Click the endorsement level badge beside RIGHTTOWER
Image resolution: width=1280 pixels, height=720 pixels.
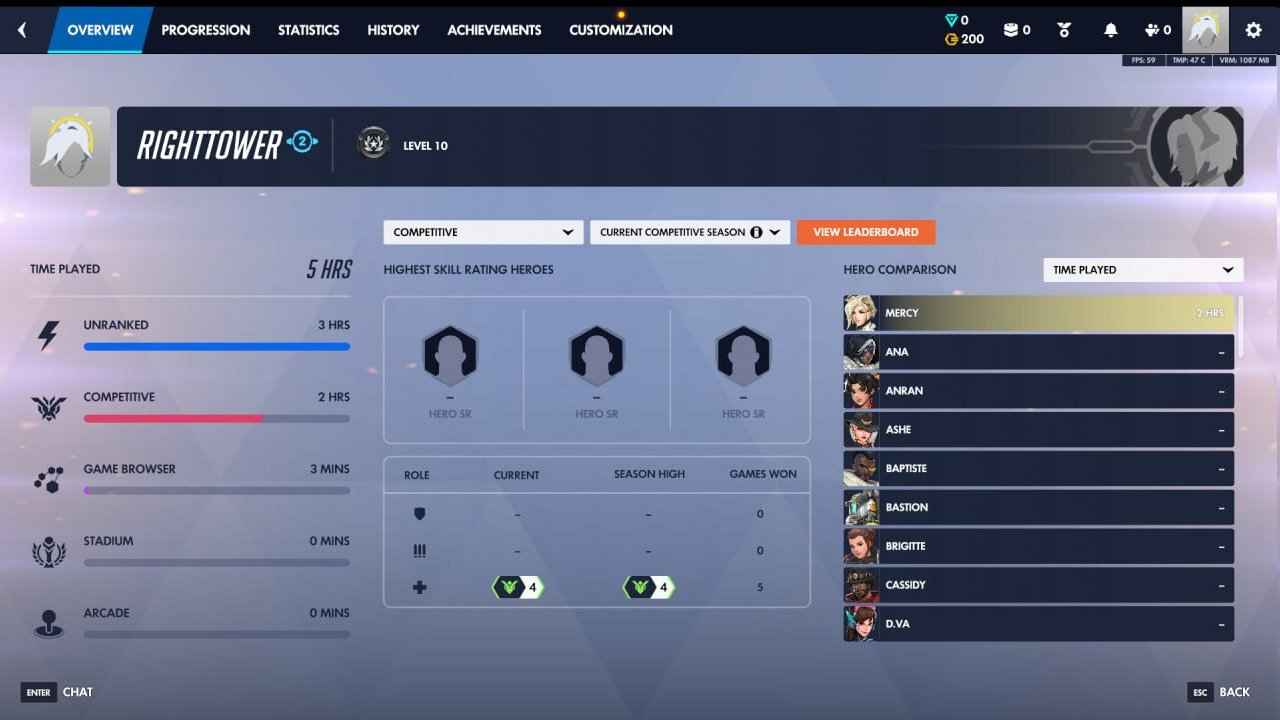(302, 144)
